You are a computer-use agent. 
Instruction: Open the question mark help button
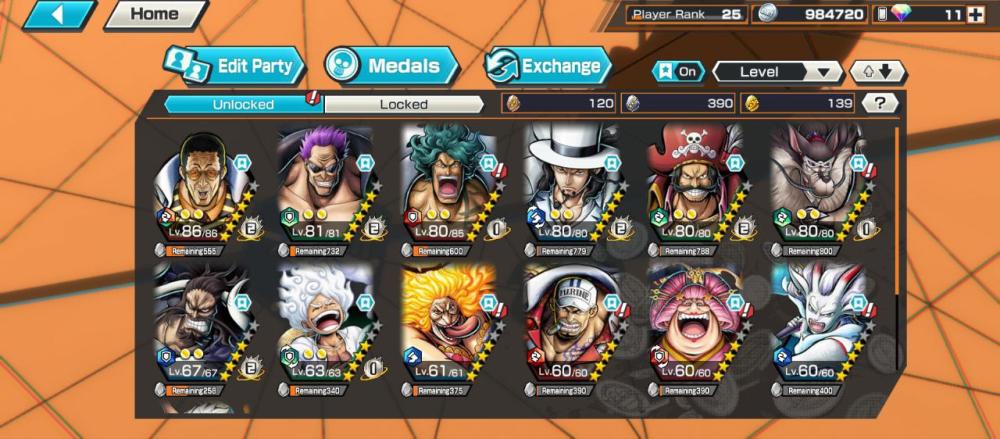879,103
